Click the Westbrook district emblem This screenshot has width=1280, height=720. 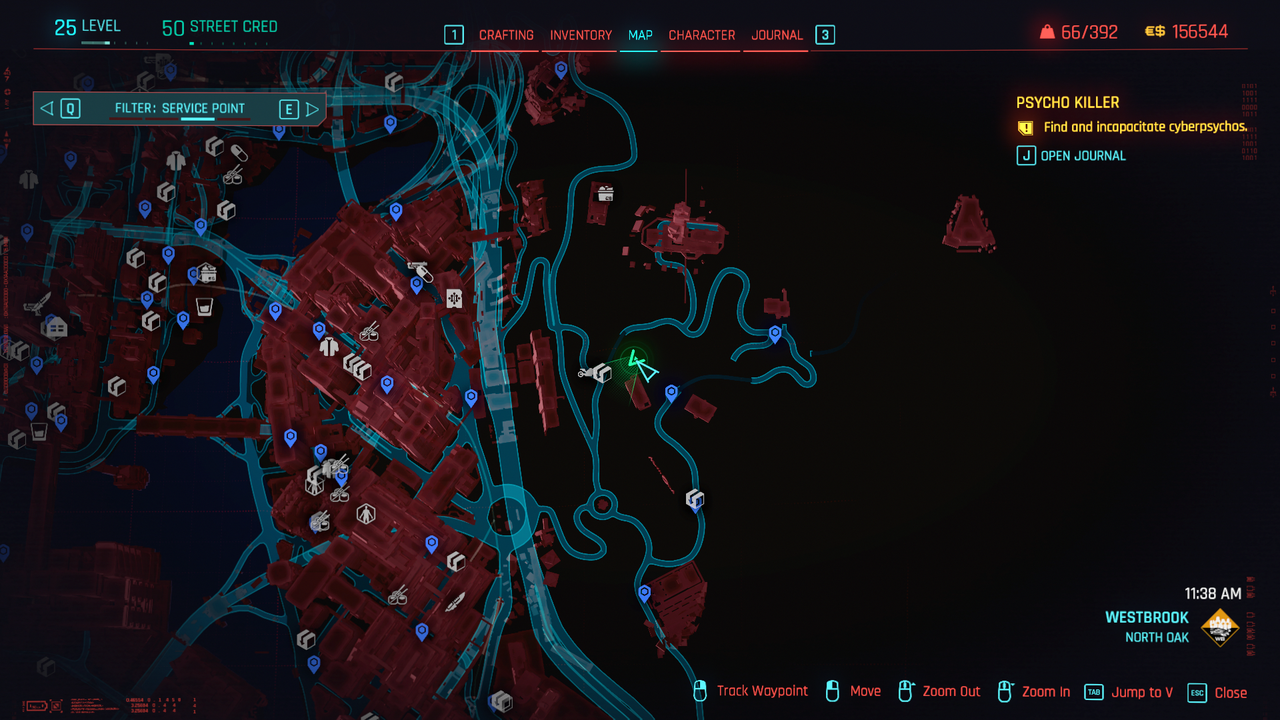1219,628
